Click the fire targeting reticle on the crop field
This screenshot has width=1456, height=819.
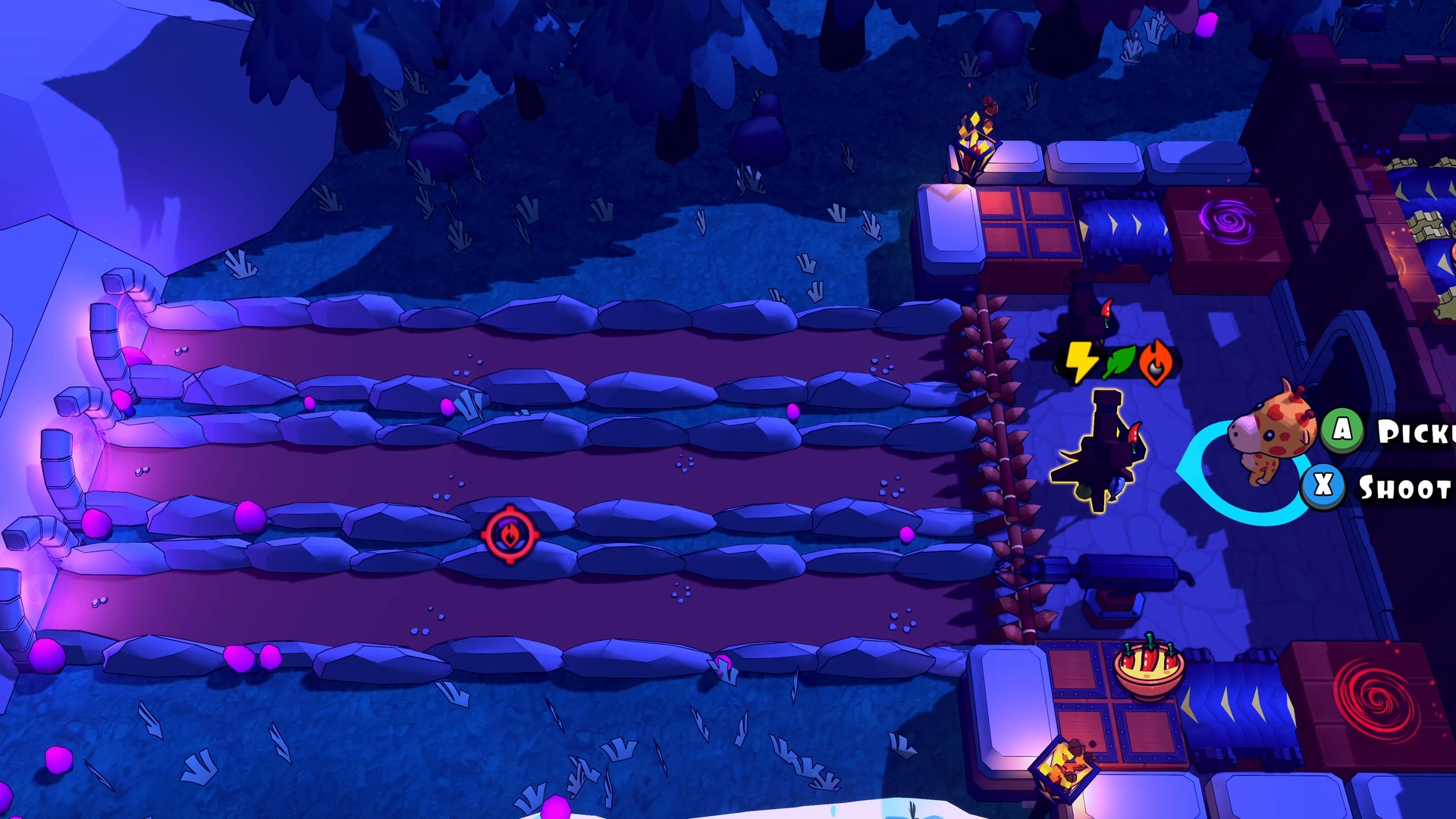point(512,535)
